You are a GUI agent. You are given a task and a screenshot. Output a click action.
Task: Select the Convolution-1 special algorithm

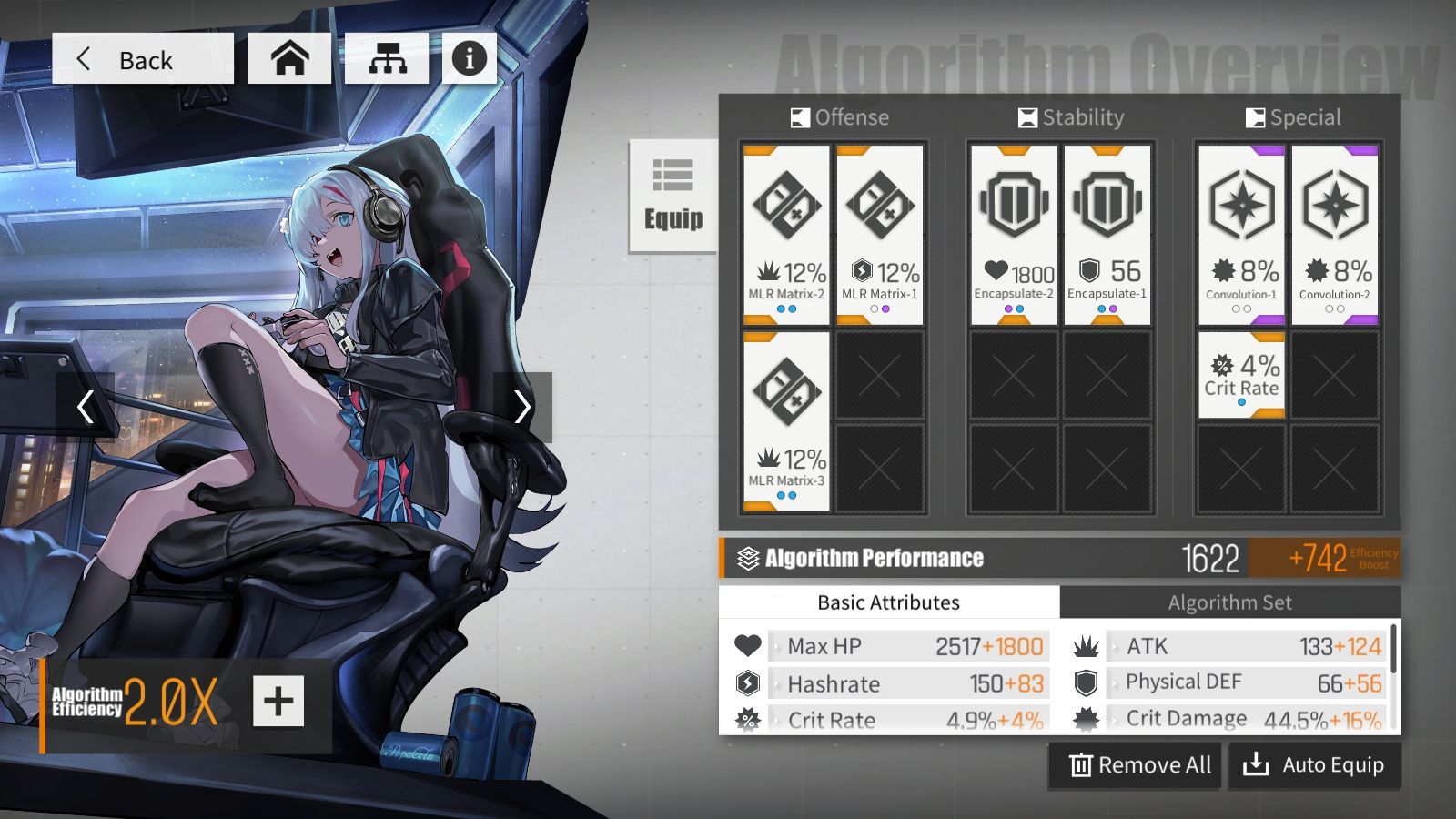1241,235
